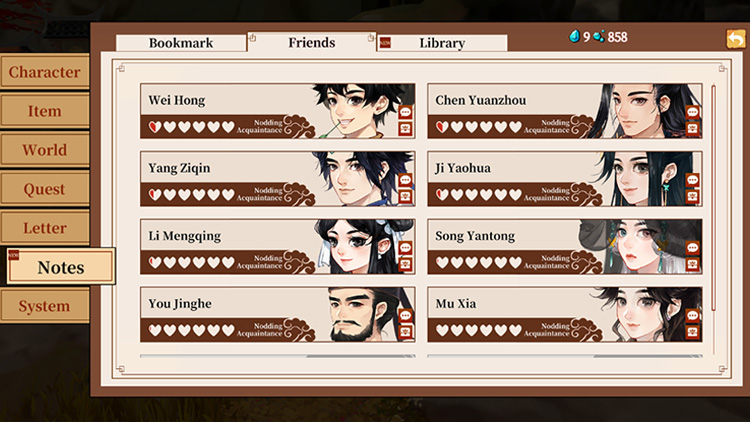Open the Character menu

point(44,72)
